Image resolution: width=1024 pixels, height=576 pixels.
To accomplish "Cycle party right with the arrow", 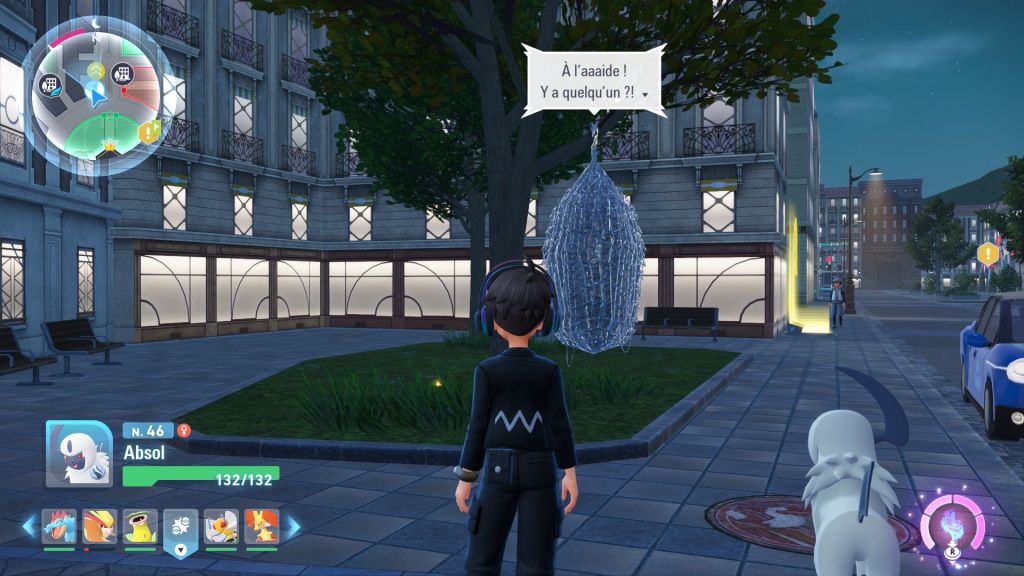I will [294, 525].
